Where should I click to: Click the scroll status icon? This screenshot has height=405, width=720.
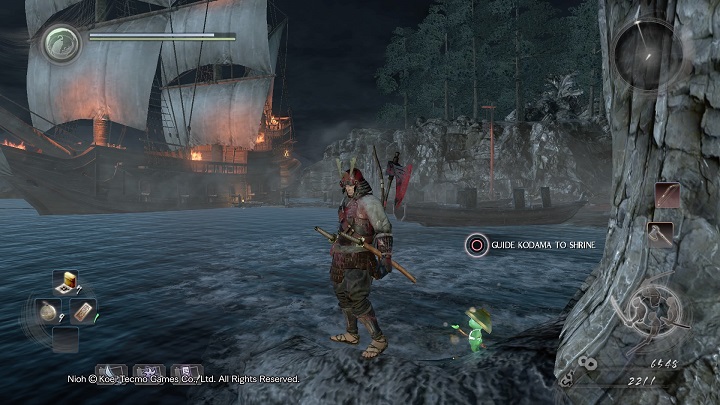185,373
